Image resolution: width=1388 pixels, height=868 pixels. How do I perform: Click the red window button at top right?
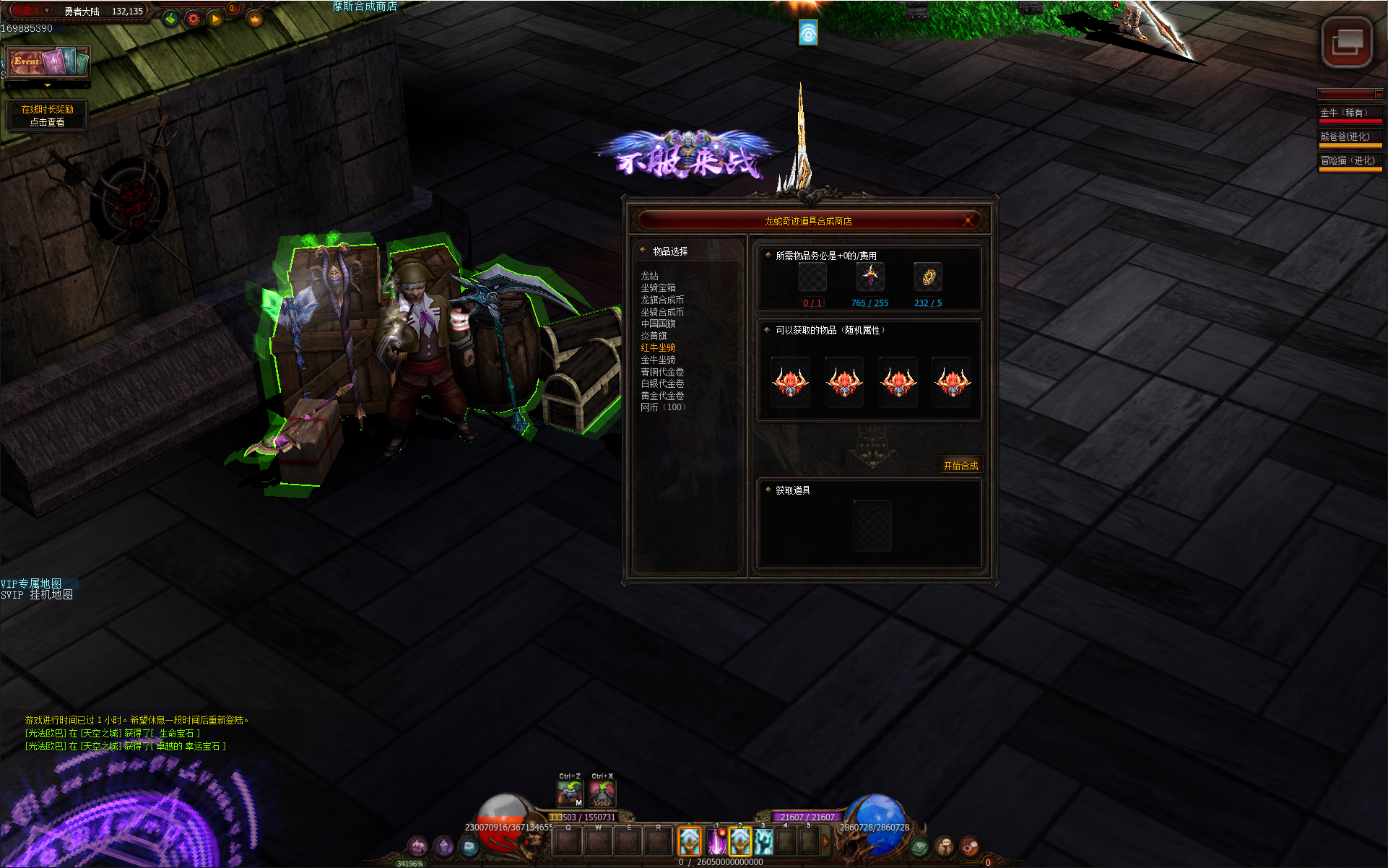1347,42
